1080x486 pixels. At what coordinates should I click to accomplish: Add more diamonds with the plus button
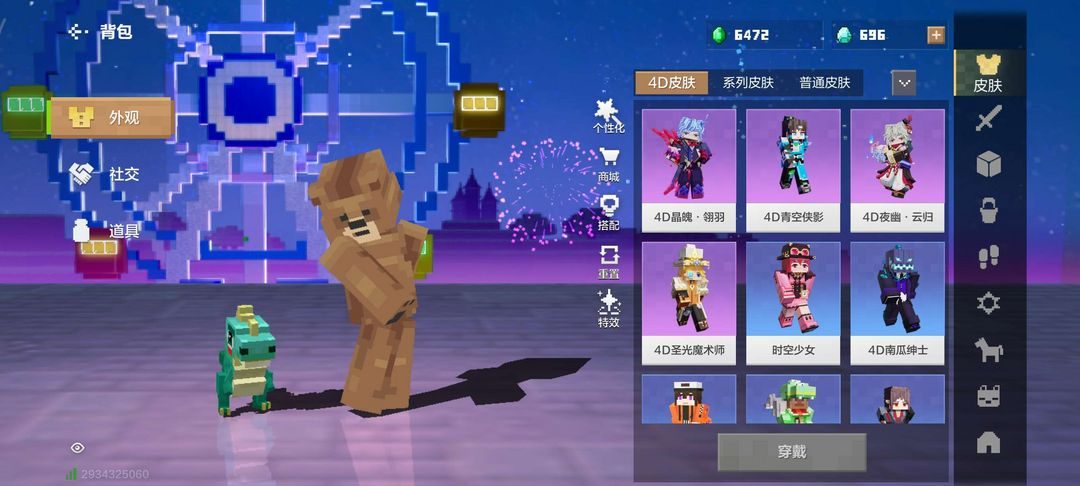pos(936,35)
